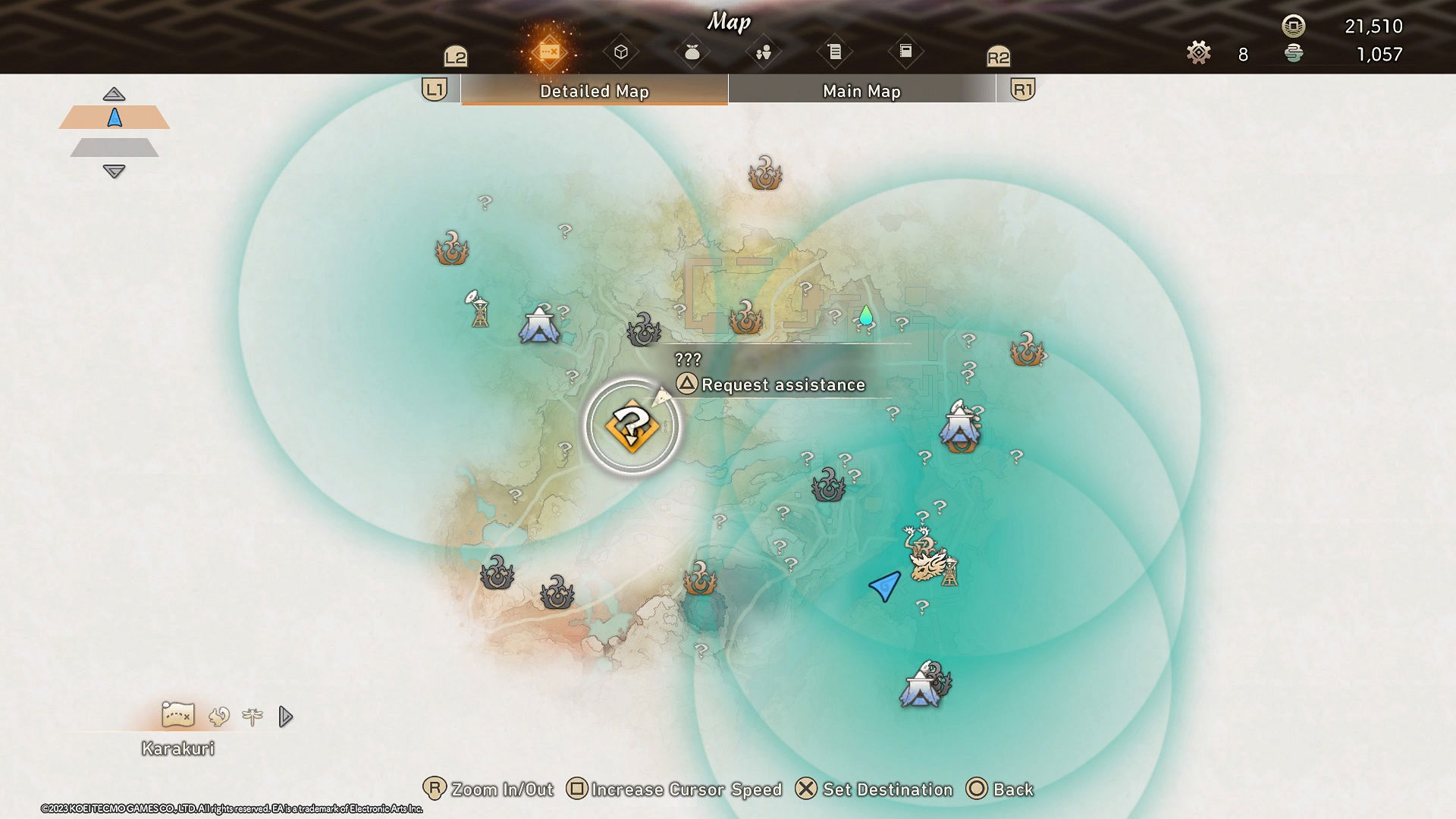Screen dimensions: 1456x819
Task: Select the highlighted diamond question-mark marker
Action: click(632, 427)
